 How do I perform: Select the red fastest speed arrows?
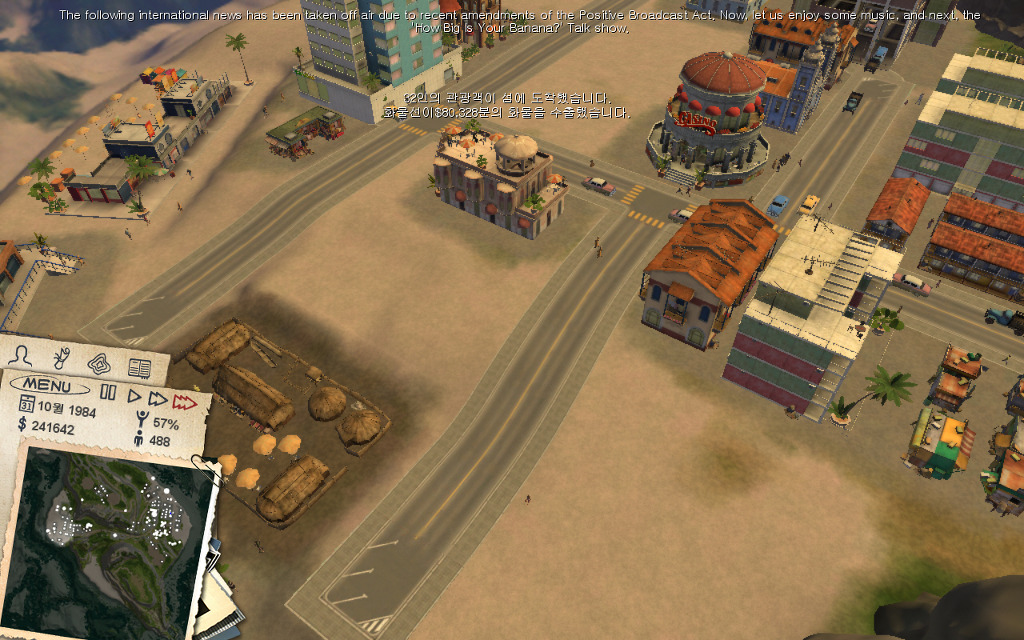(x=184, y=402)
